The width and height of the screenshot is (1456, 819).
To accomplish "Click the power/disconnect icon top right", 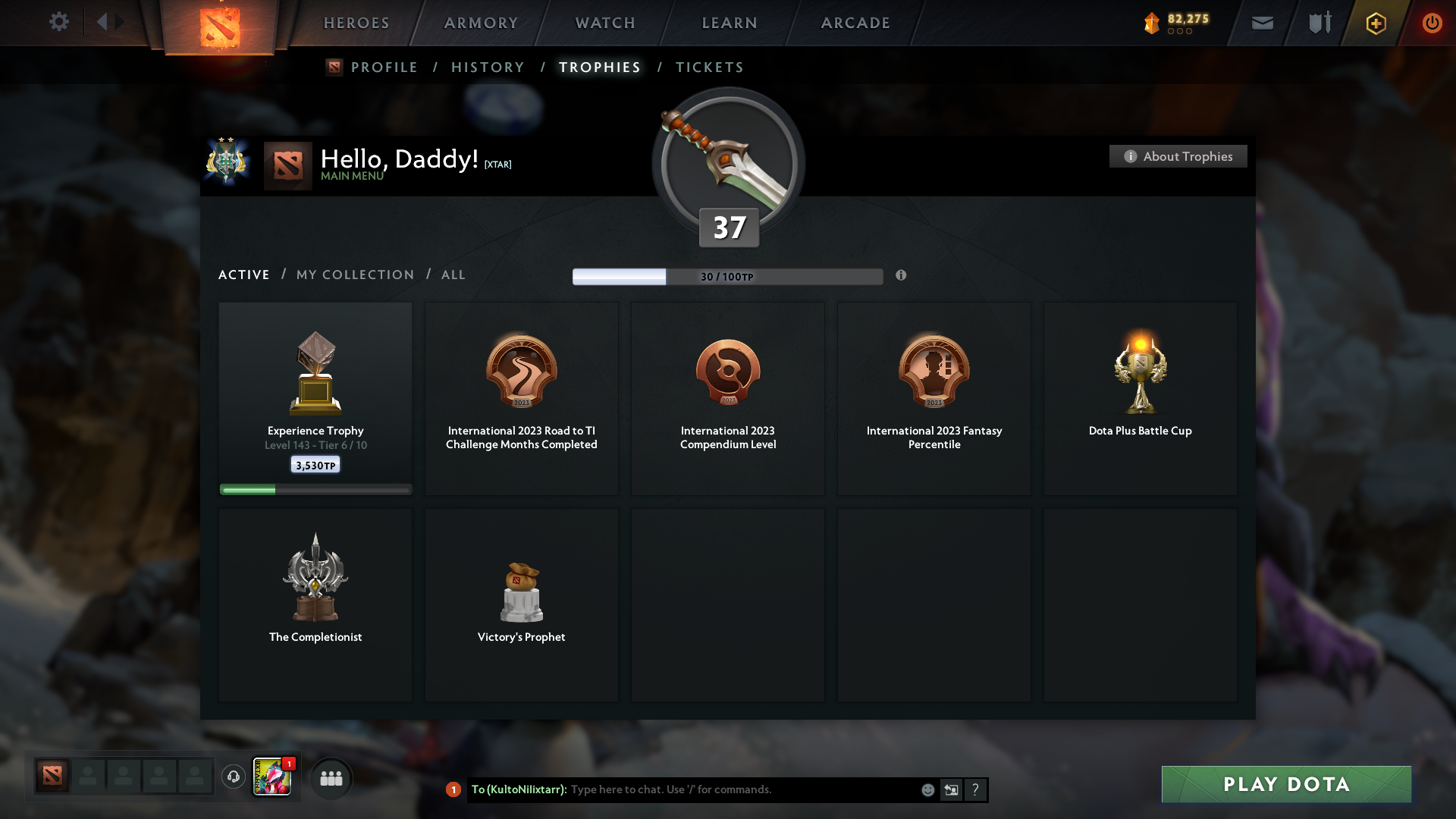I will pyautogui.click(x=1432, y=23).
